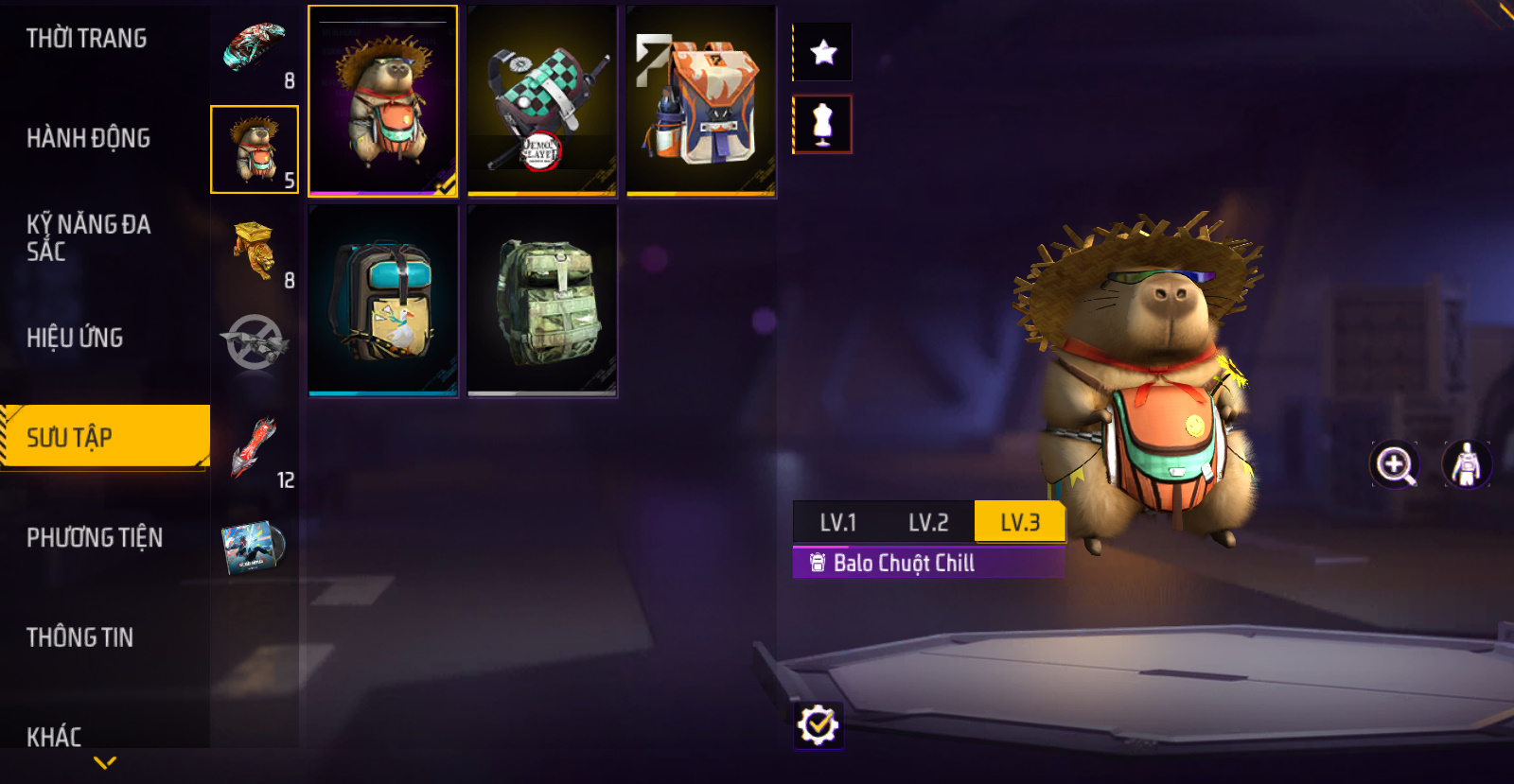Select the Demon Slayer checkered backpack
The height and width of the screenshot is (784, 1514).
click(x=541, y=101)
